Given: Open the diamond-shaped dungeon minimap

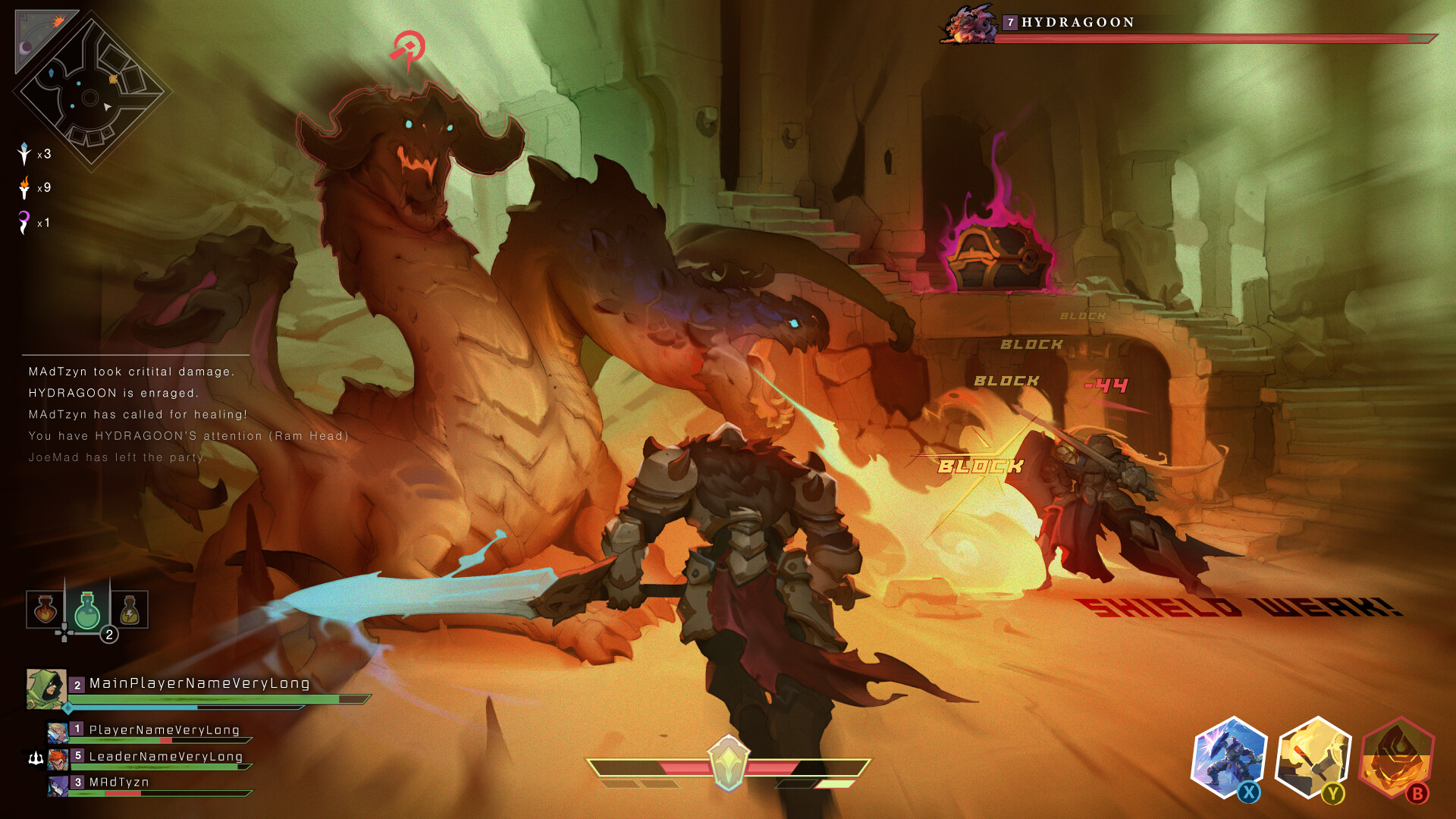Looking at the screenshot, I should coord(92,93).
